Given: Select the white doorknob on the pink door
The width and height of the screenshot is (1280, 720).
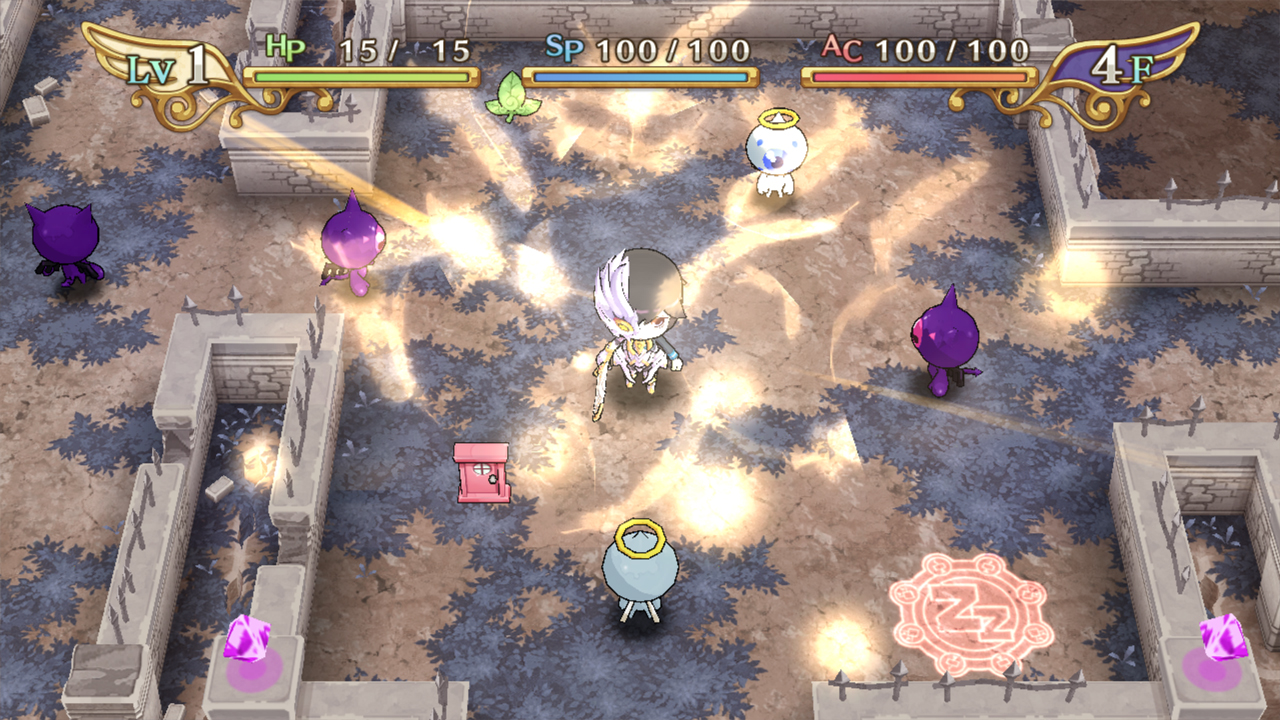Looking at the screenshot, I should coord(493,479).
